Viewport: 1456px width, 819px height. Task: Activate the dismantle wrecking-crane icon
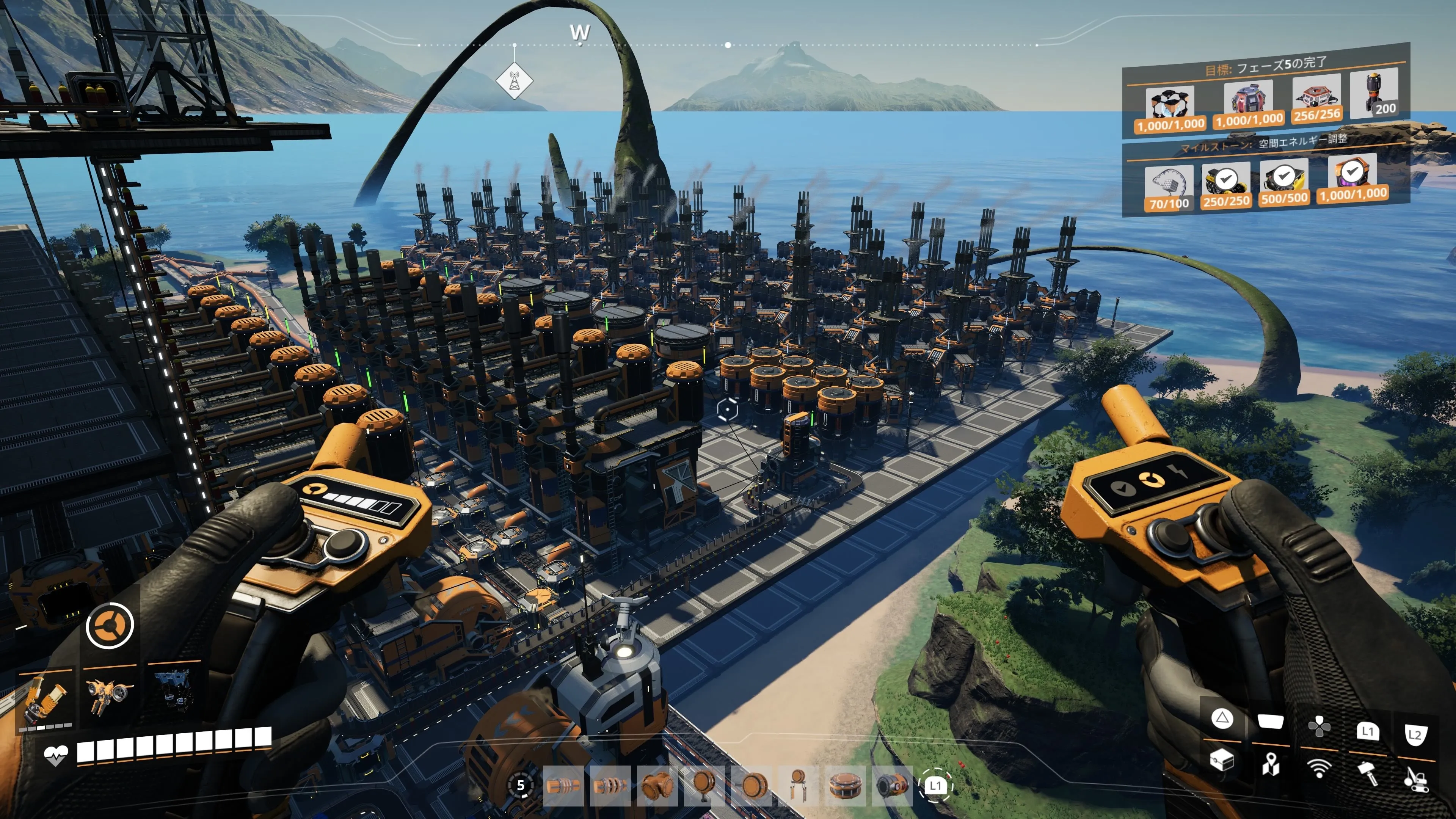[x=1416, y=777]
